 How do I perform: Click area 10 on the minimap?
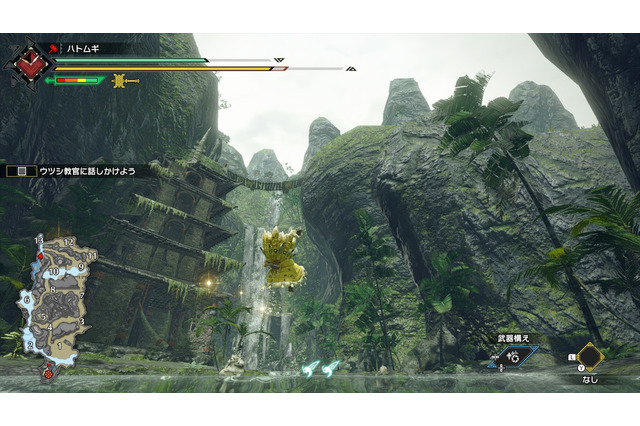(x=53, y=271)
